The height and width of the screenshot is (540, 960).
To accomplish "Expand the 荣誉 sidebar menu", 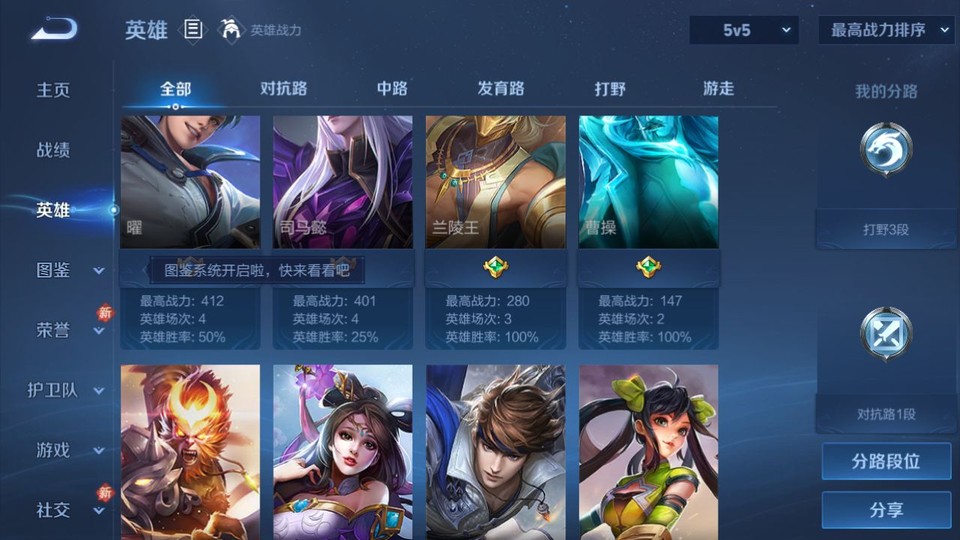I will pyautogui.click(x=66, y=330).
